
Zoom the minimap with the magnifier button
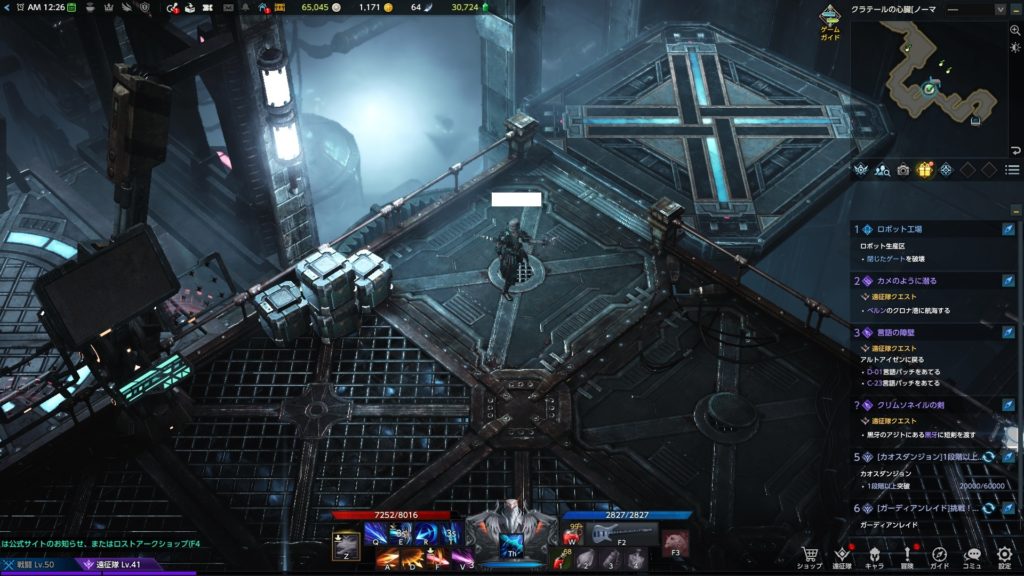1016,31
